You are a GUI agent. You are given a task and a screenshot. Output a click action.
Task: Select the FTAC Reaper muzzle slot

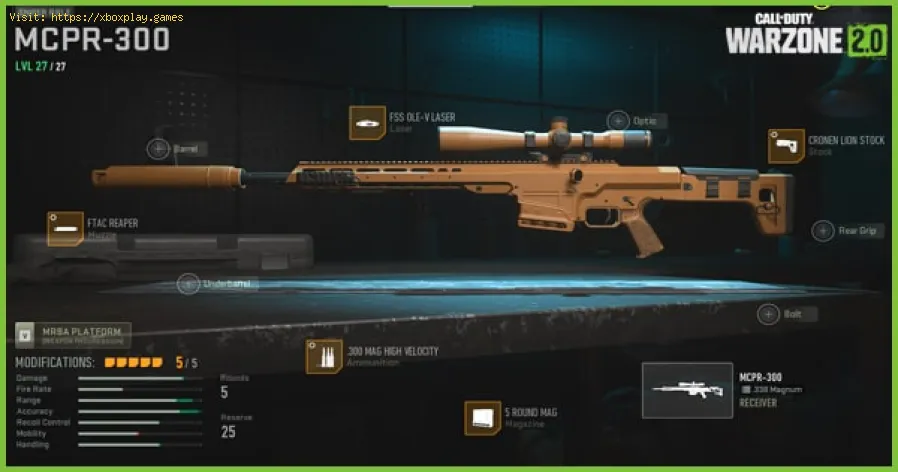point(66,228)
